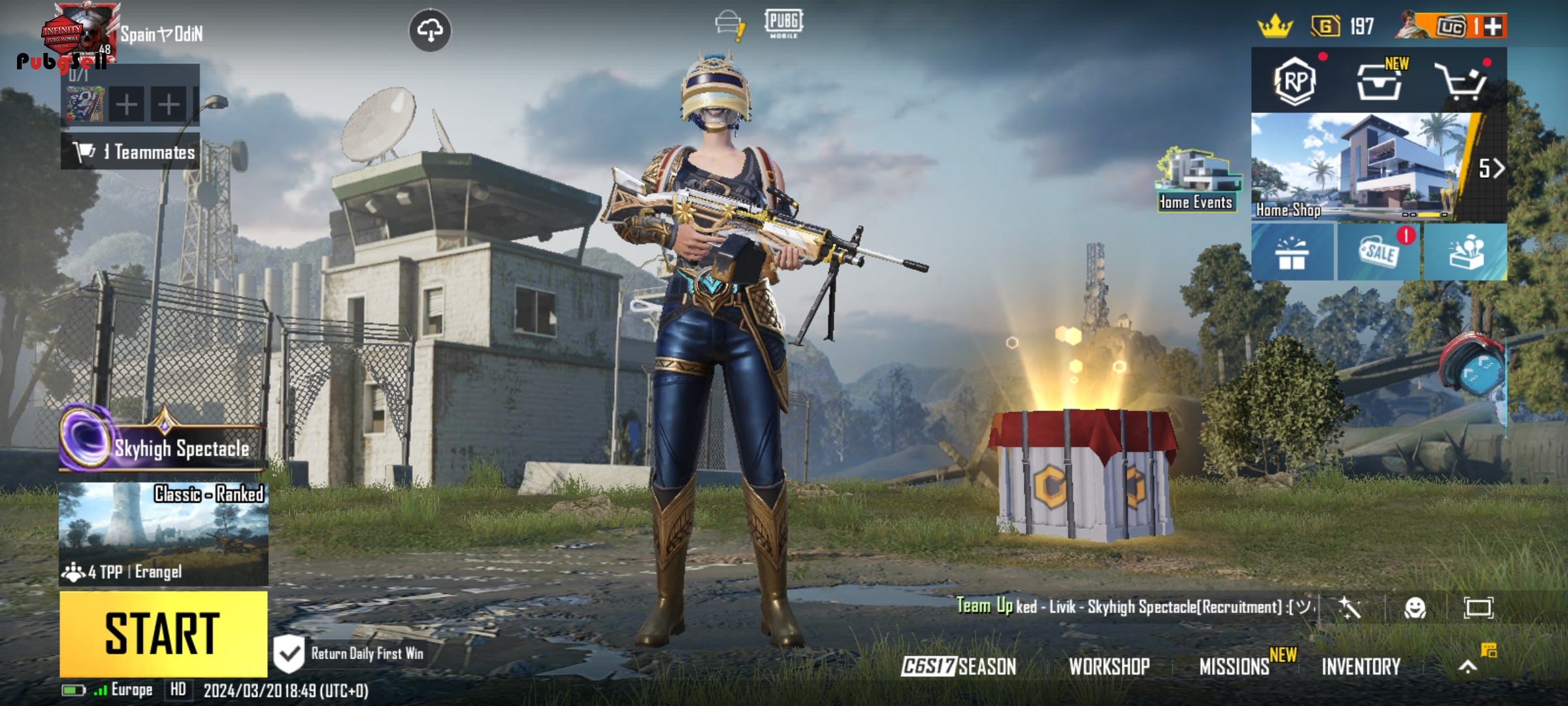Open the Inventory menu
The image size is (1568, 706).
pos(1361,667)
